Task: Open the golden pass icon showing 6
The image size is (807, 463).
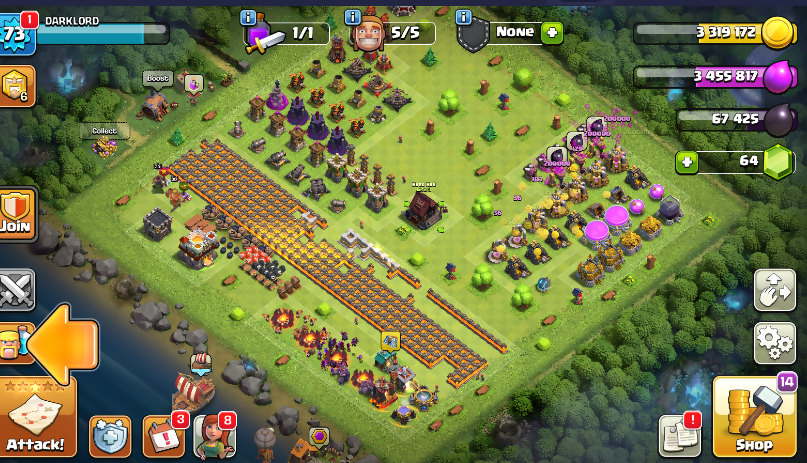Action: coord(17,87)
